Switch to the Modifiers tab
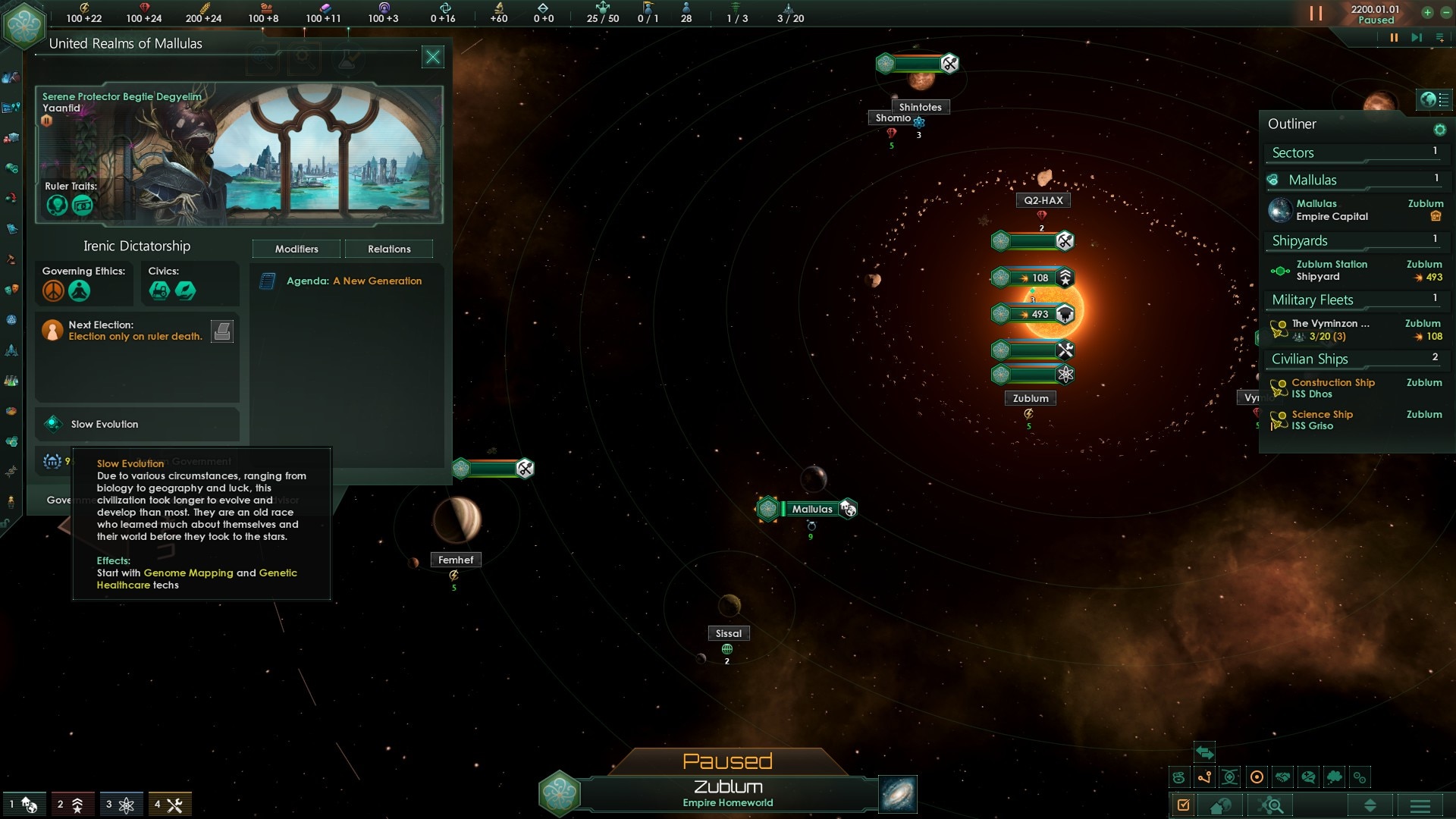 297,249
